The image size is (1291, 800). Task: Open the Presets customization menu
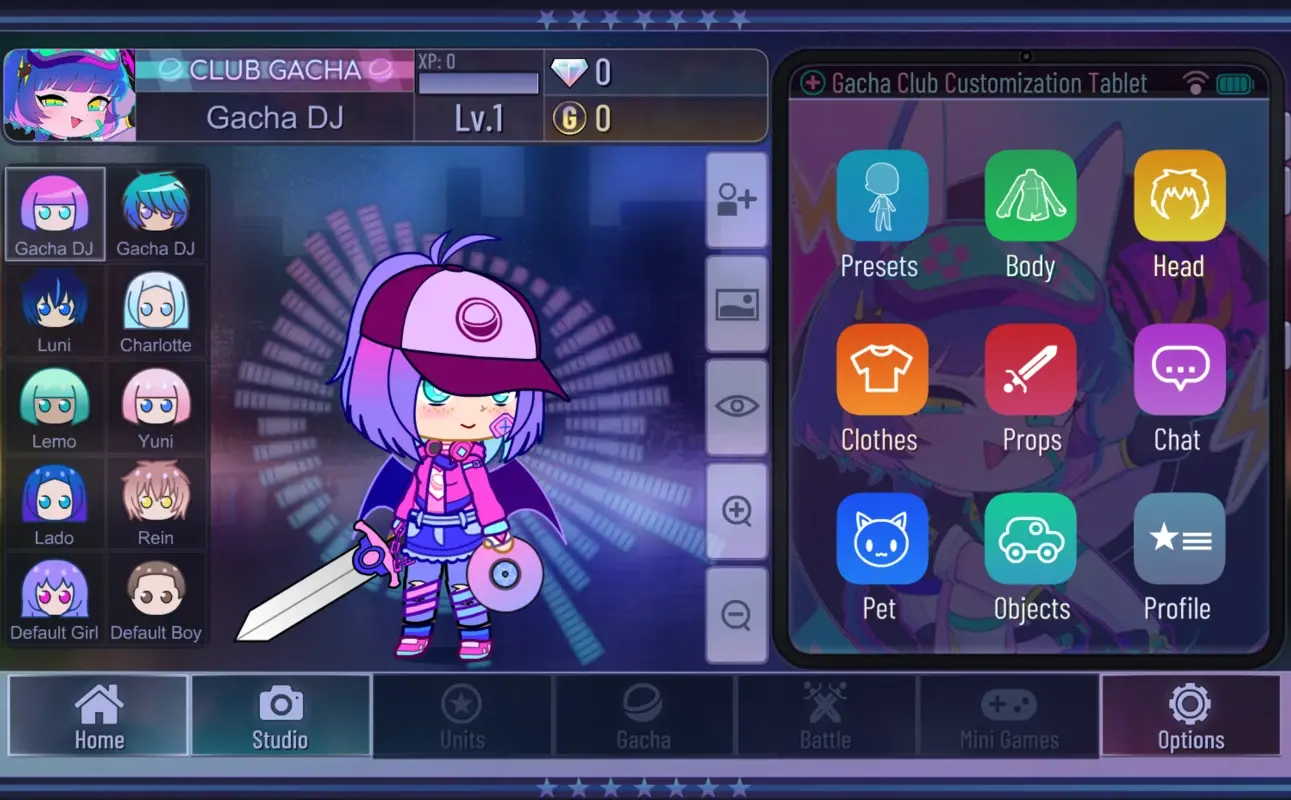[x=881, y=195]
